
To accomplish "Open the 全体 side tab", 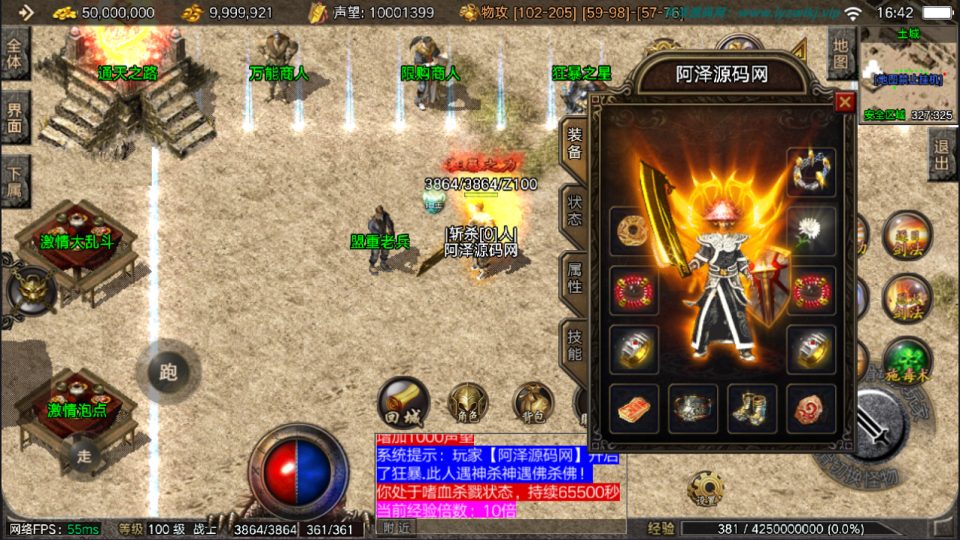I will coord(15,52).
